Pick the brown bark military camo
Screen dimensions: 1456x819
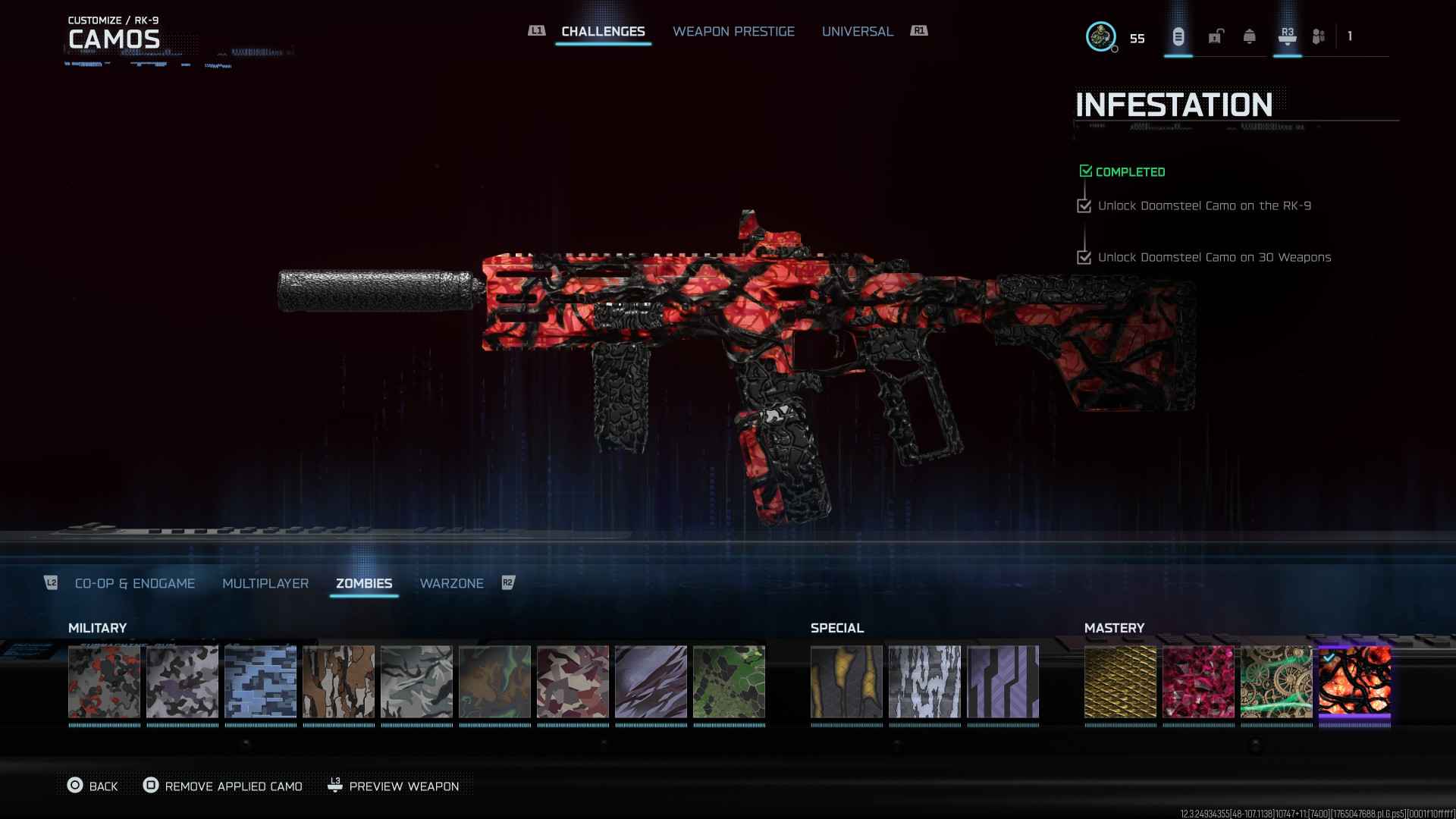(x=338, y=682)
